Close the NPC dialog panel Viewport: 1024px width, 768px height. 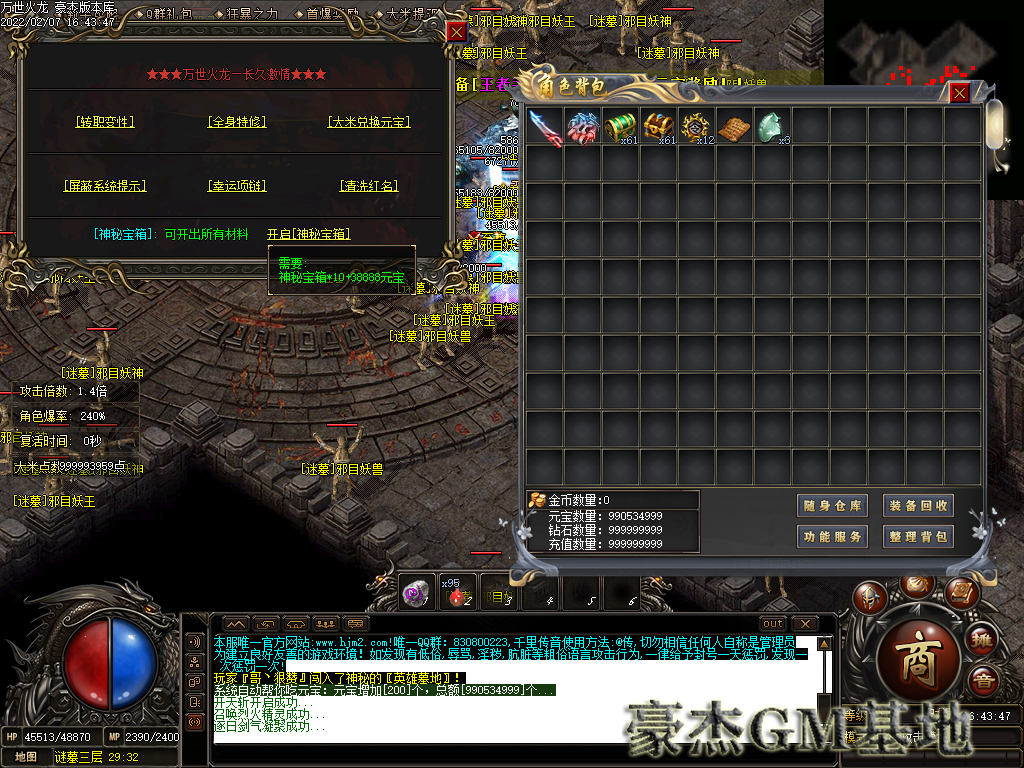pos(456,32)
